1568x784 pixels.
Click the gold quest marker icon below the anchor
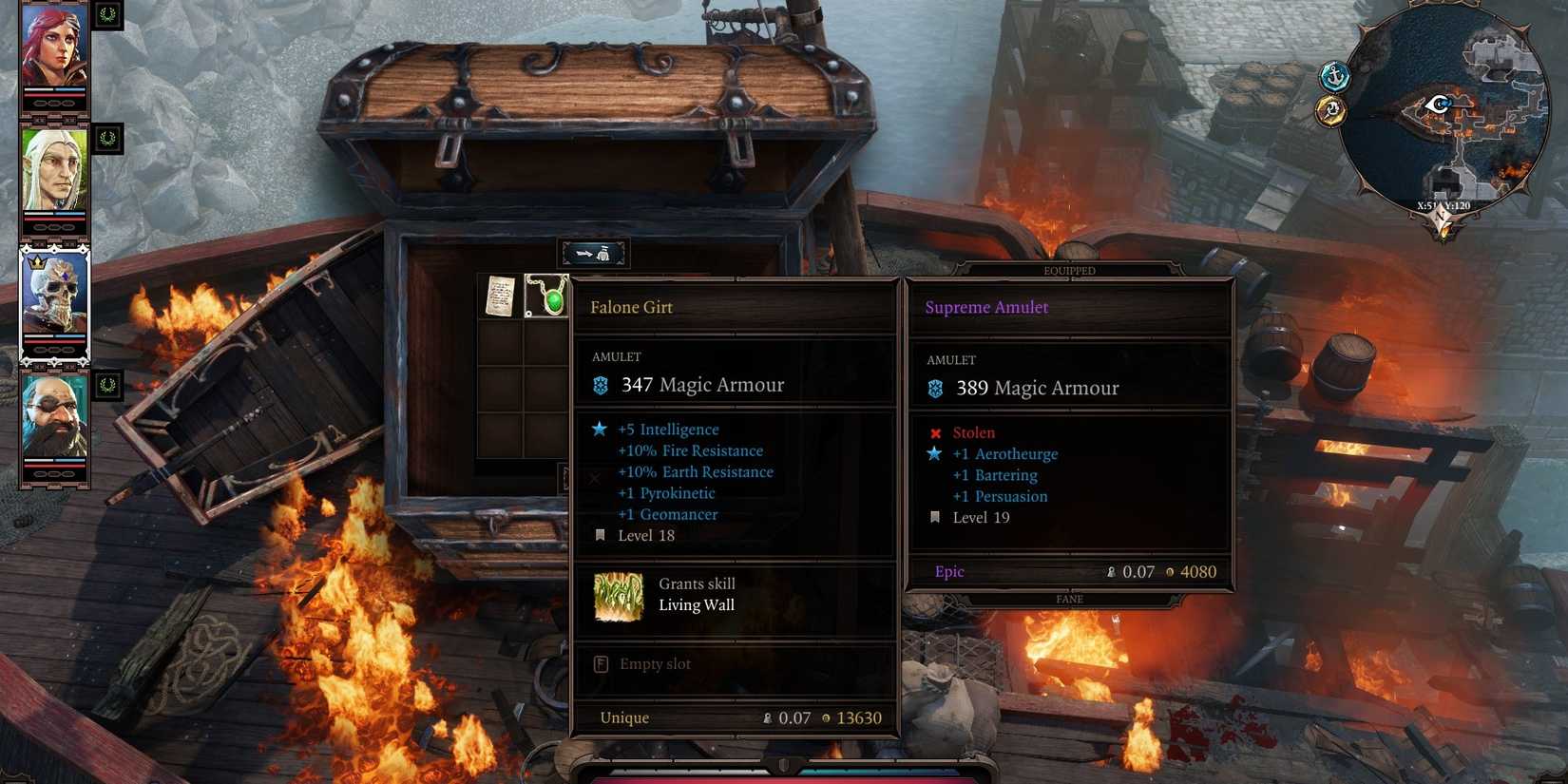pos(1330,112)
